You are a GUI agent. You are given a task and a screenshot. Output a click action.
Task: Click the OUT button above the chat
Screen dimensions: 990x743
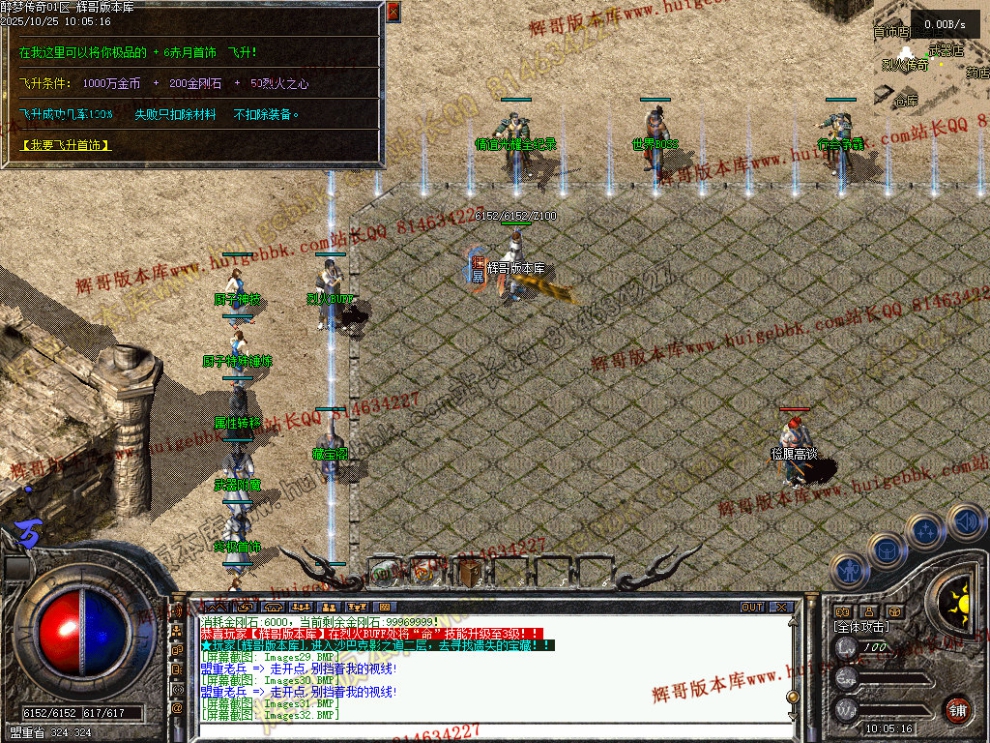tap(752, 607)
